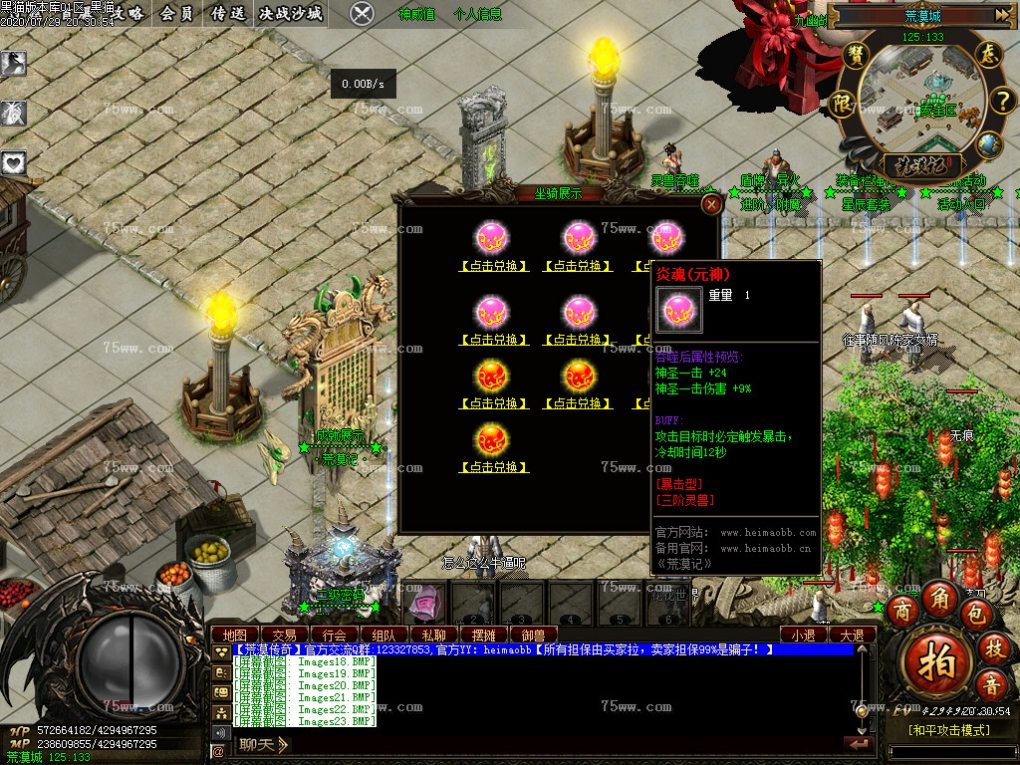Screen dimensions: 1020x765
Task: Open the 地图 map tab
Action: coord(235,635)
